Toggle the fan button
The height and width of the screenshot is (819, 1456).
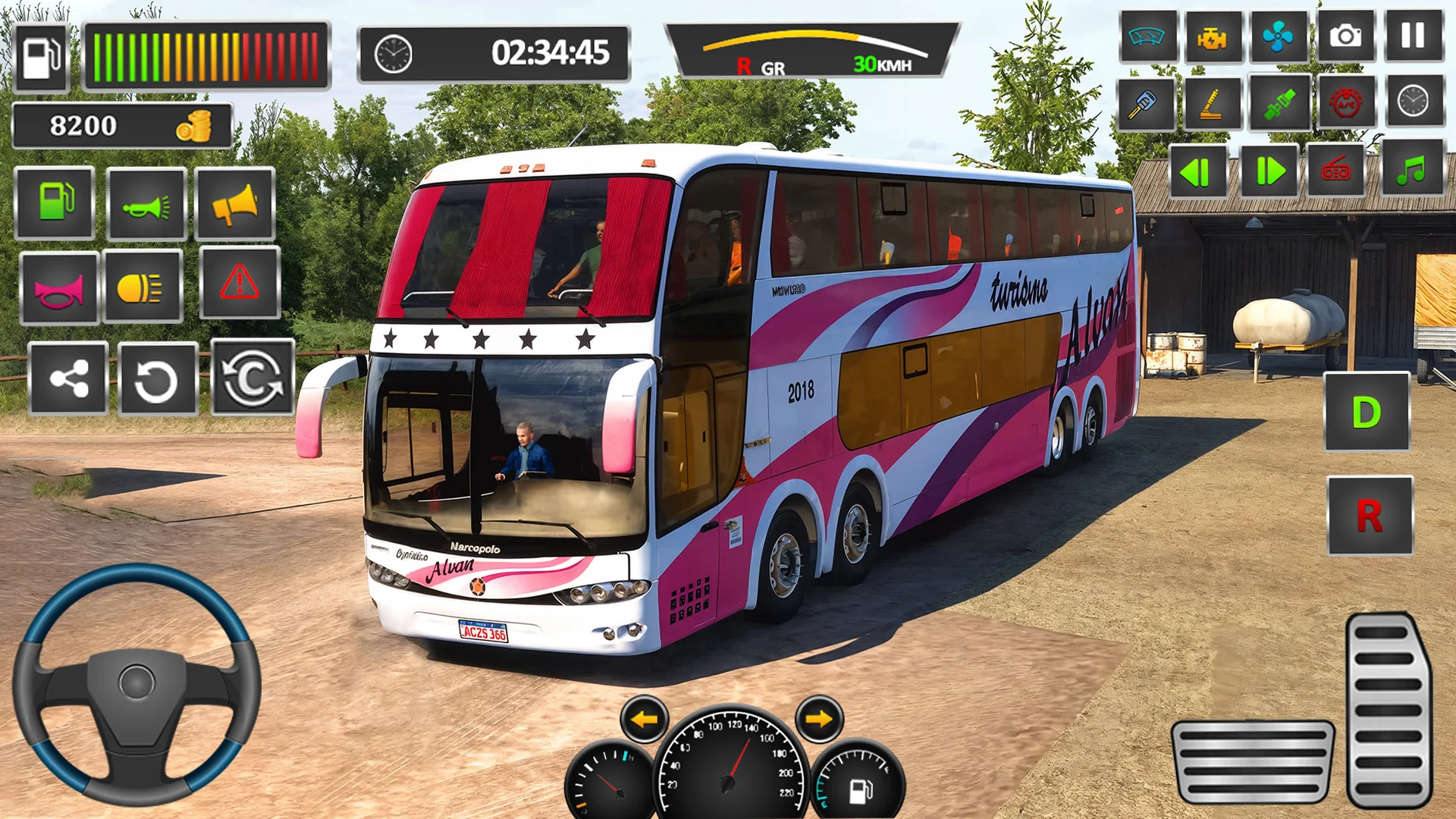1278,36
